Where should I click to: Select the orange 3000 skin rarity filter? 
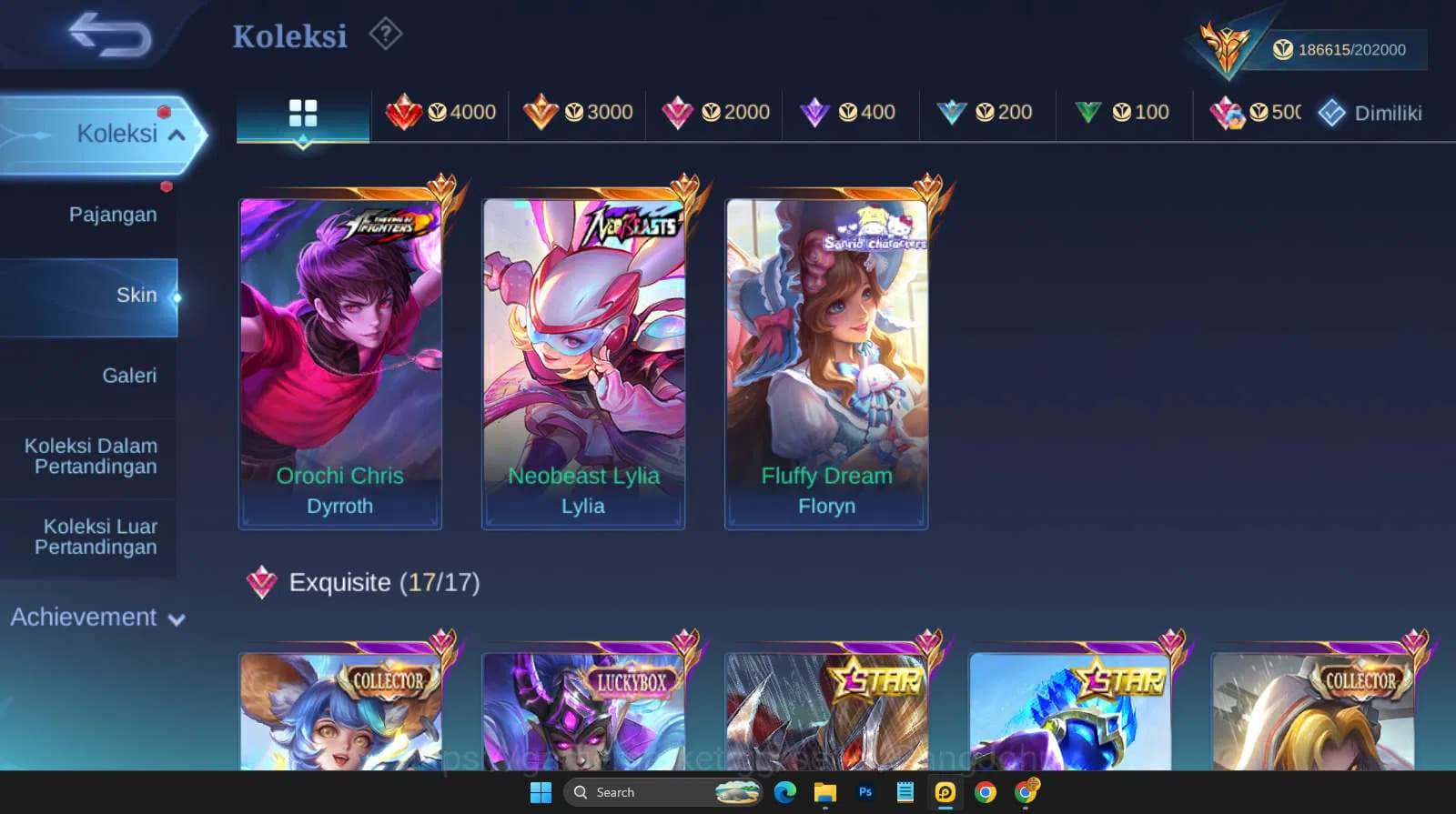point(577,113)
